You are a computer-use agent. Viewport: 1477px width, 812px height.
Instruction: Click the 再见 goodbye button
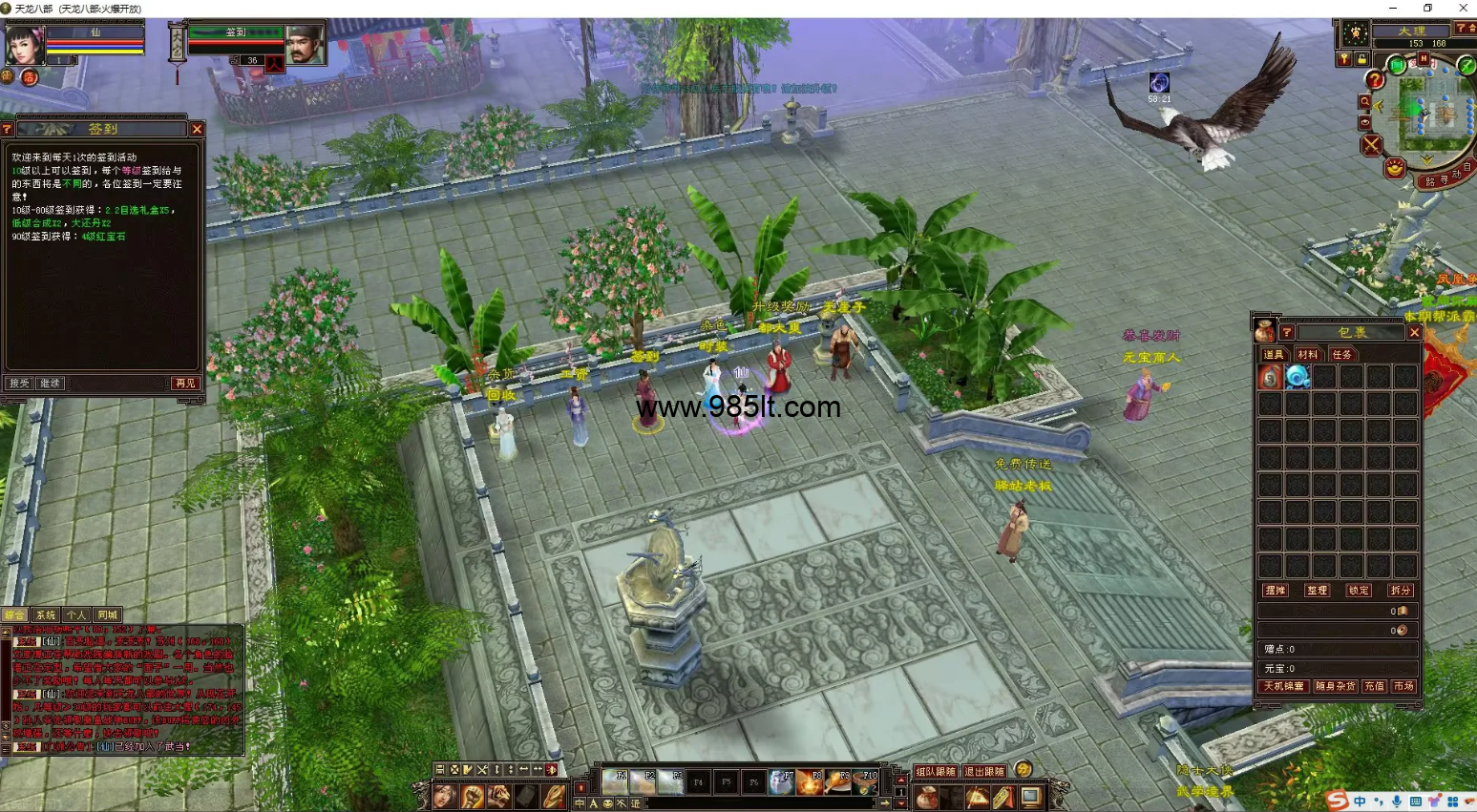point(185,384)
